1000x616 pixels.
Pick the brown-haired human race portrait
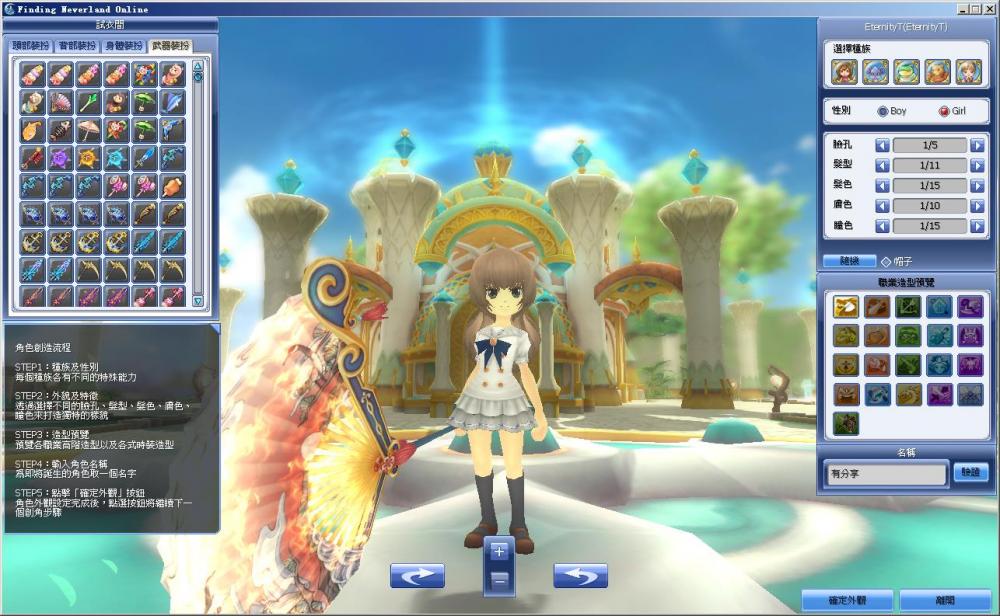point(844,72)
